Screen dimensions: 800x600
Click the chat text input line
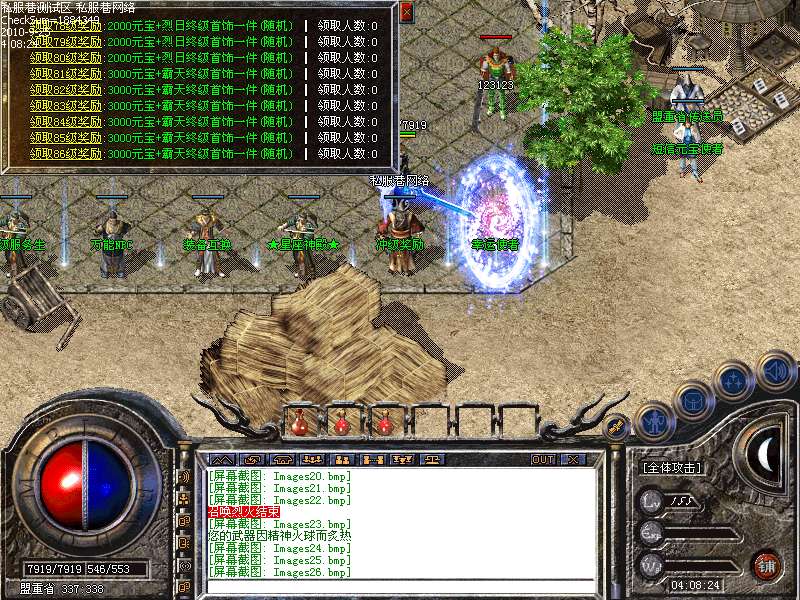400,587
